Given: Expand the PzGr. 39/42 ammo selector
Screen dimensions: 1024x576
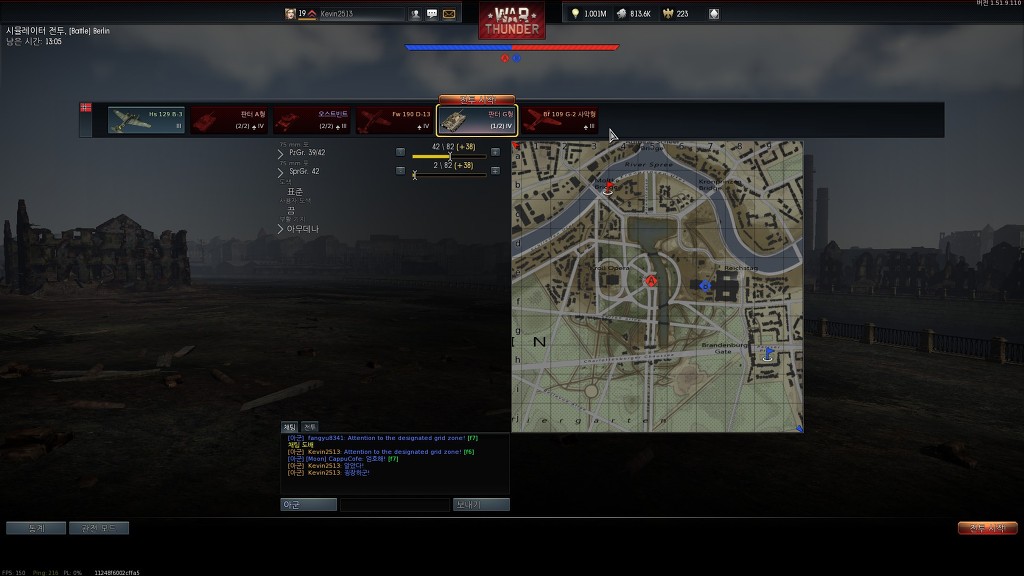Looking at the screenshot, I should [282, 153].
